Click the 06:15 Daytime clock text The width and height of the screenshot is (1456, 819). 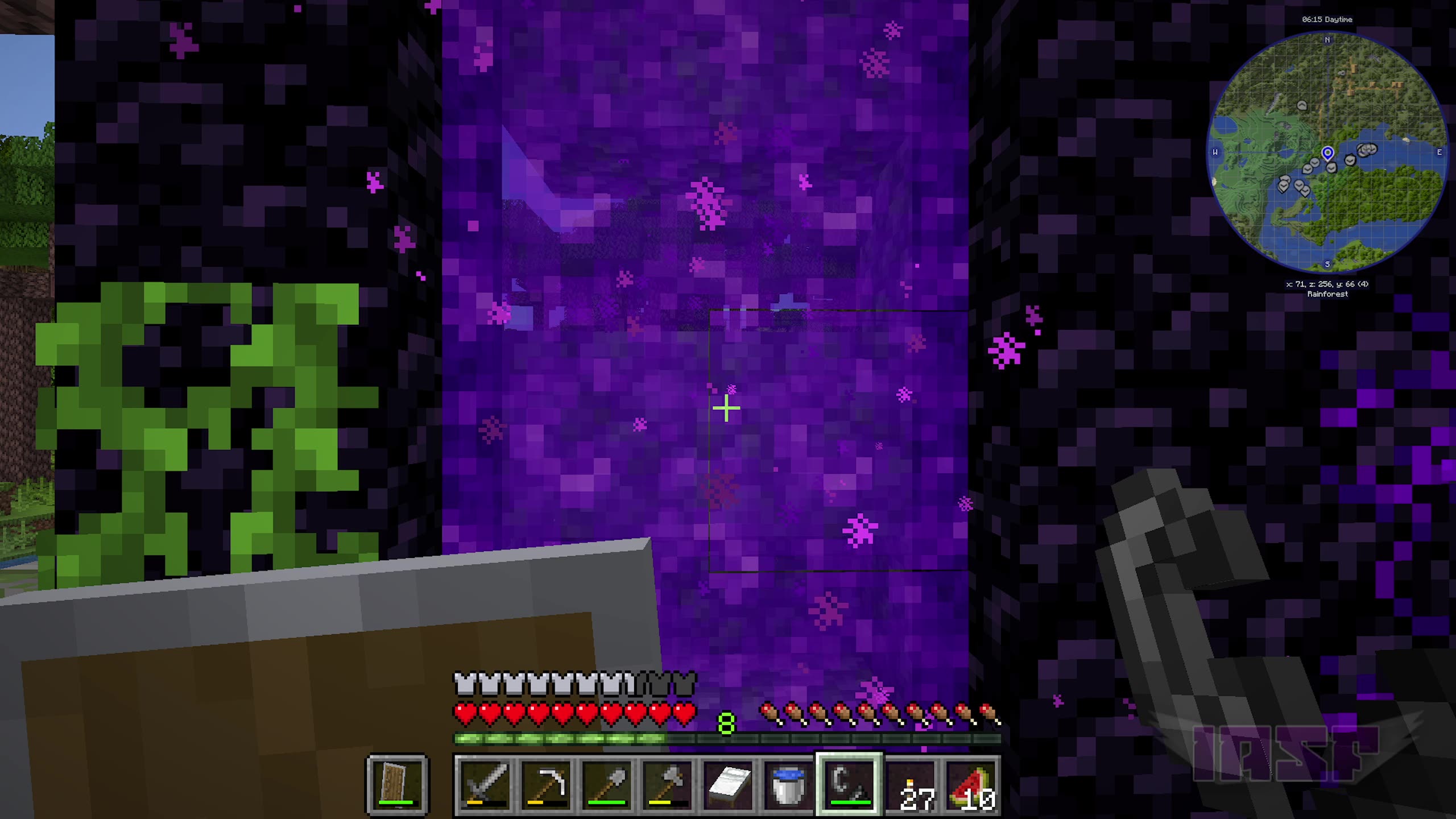point(1327,19)
